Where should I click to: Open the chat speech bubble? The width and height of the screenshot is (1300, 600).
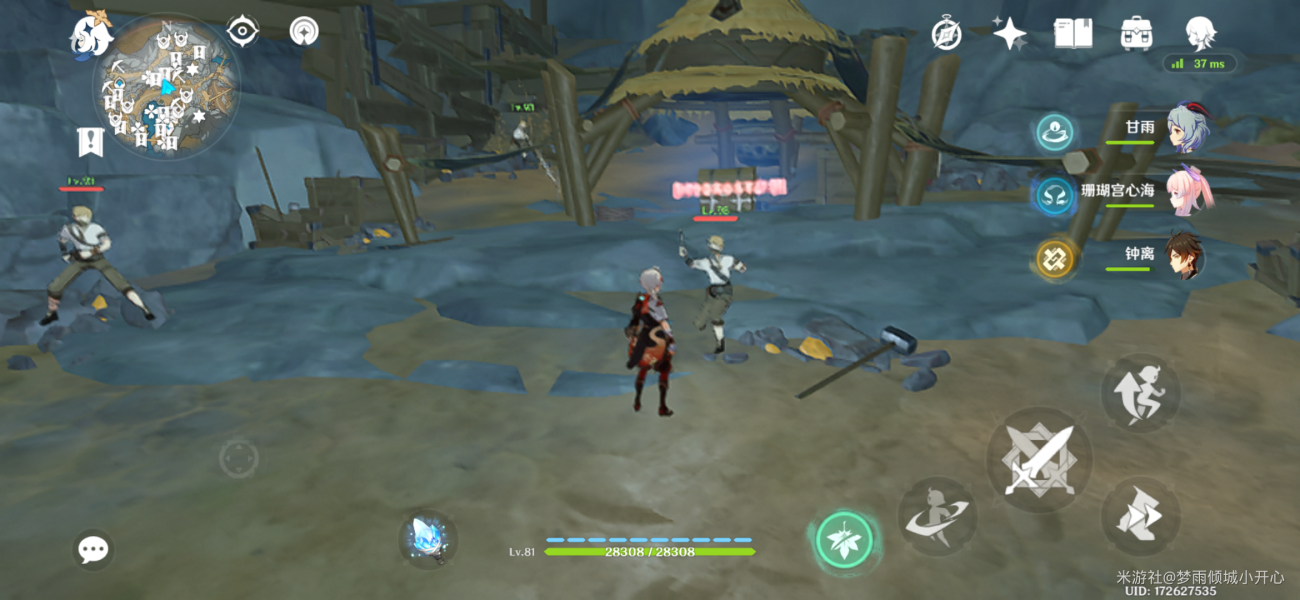(x=94, y=549)
